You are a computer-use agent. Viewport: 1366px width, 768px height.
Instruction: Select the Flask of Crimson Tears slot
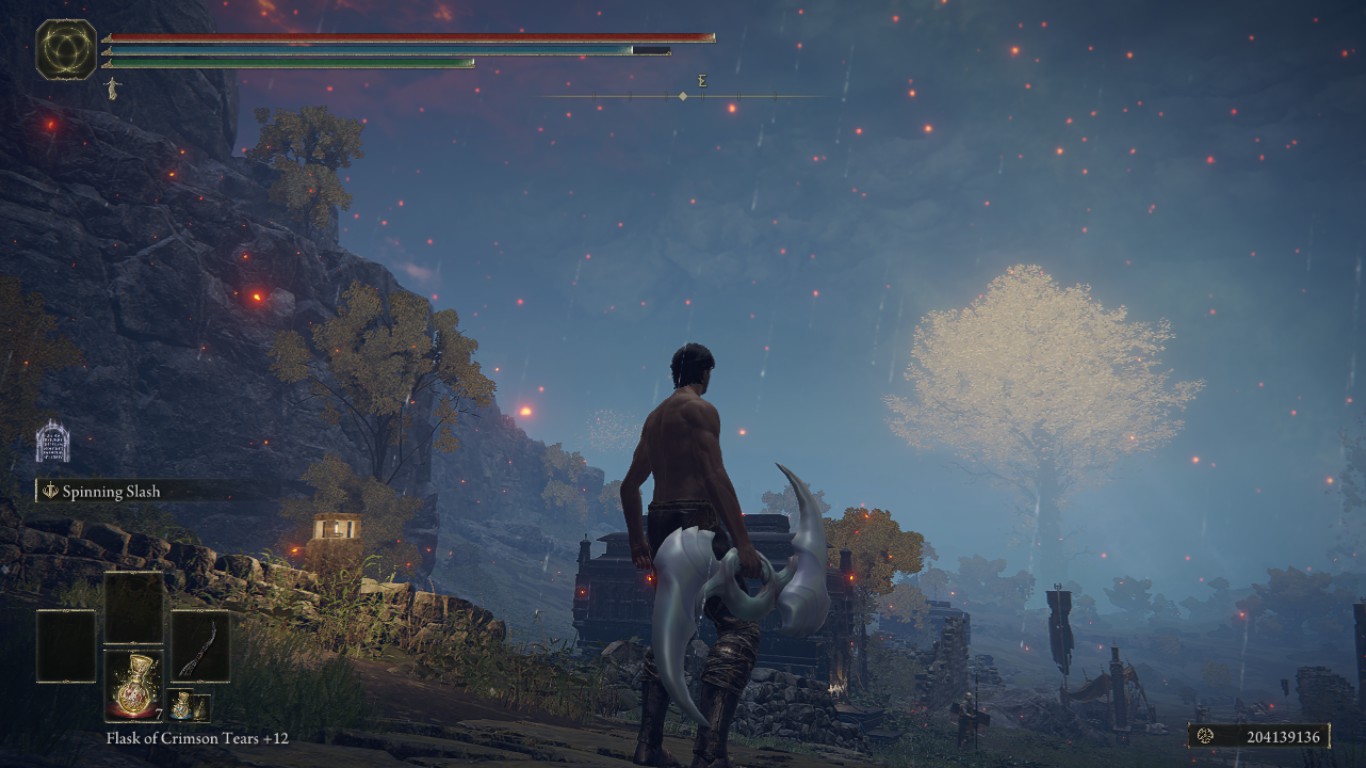[x=133, y=685]
